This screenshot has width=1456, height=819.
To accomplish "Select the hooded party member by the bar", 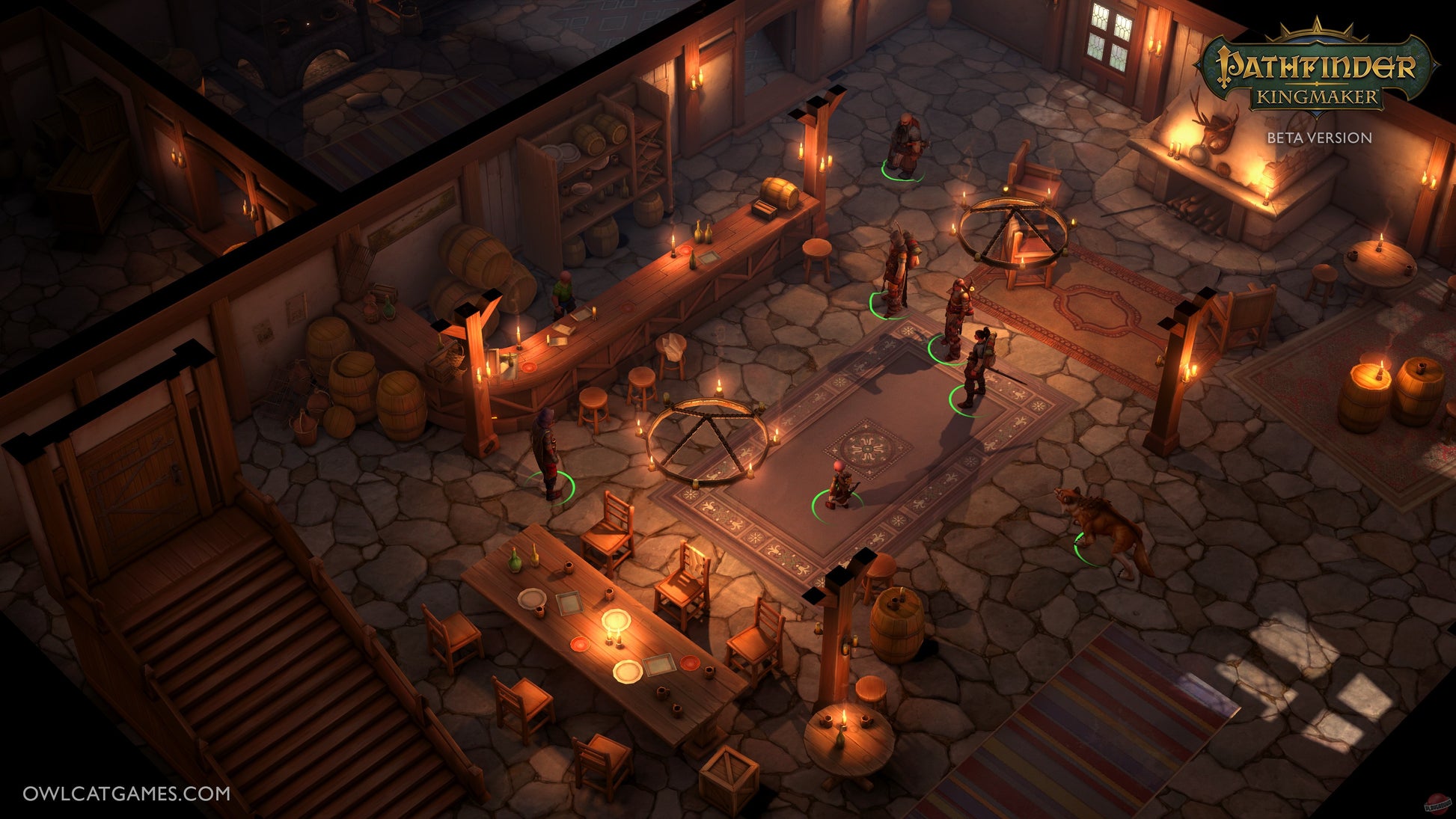I will point(547,454).
